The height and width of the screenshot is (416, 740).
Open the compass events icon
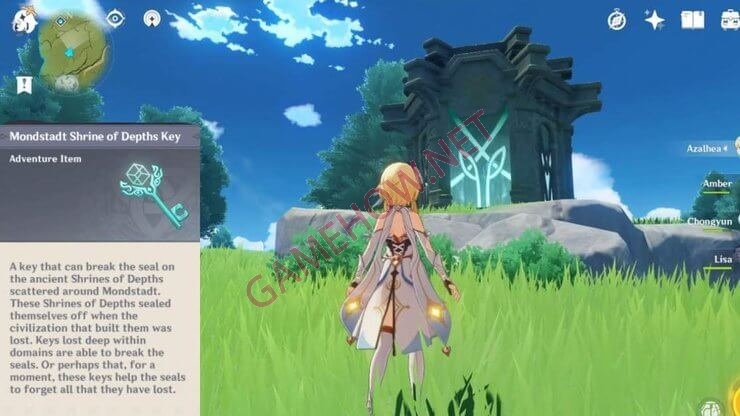pos(617,19)
